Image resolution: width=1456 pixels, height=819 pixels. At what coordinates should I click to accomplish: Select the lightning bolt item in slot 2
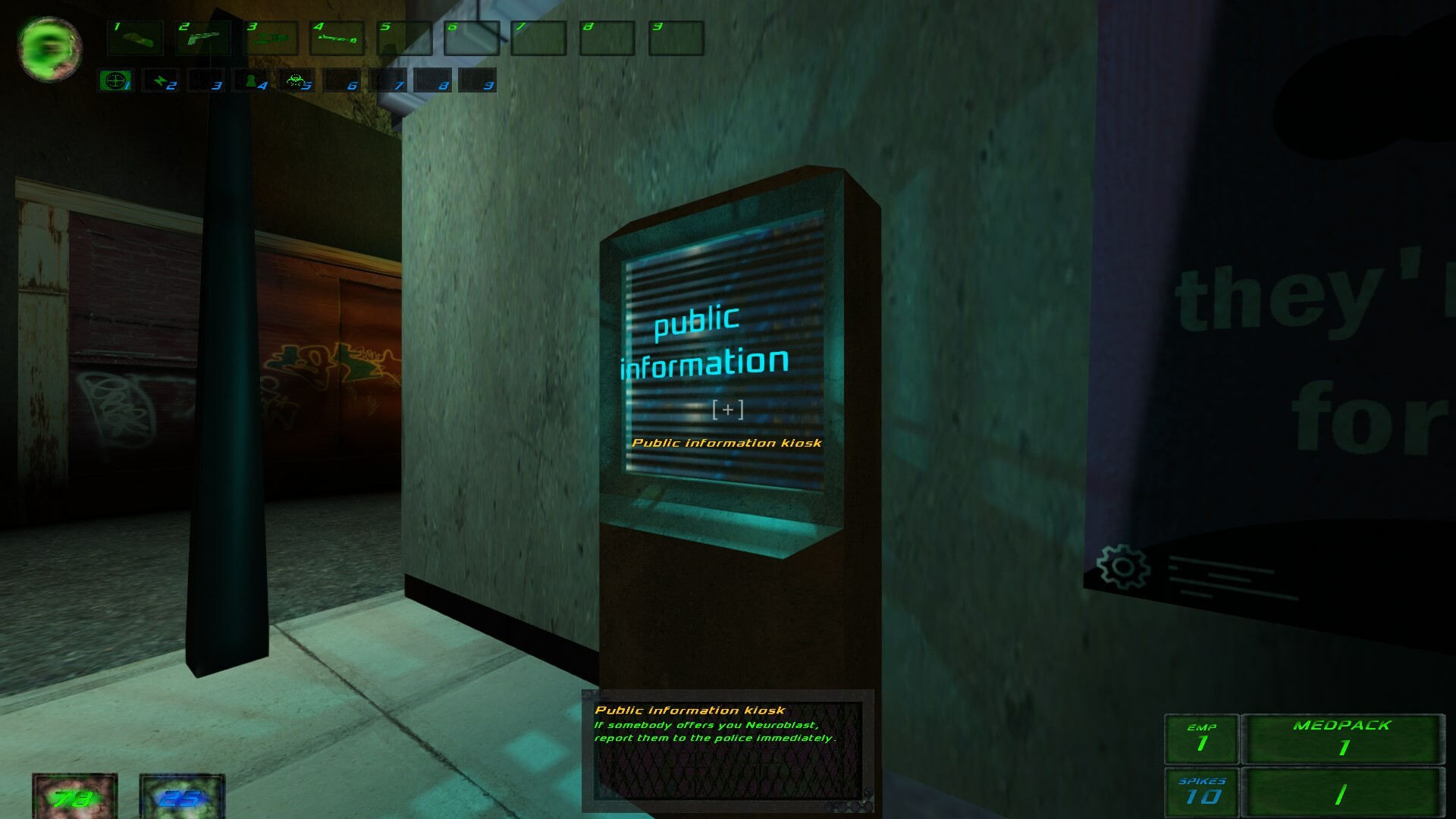tap(162, 81)
